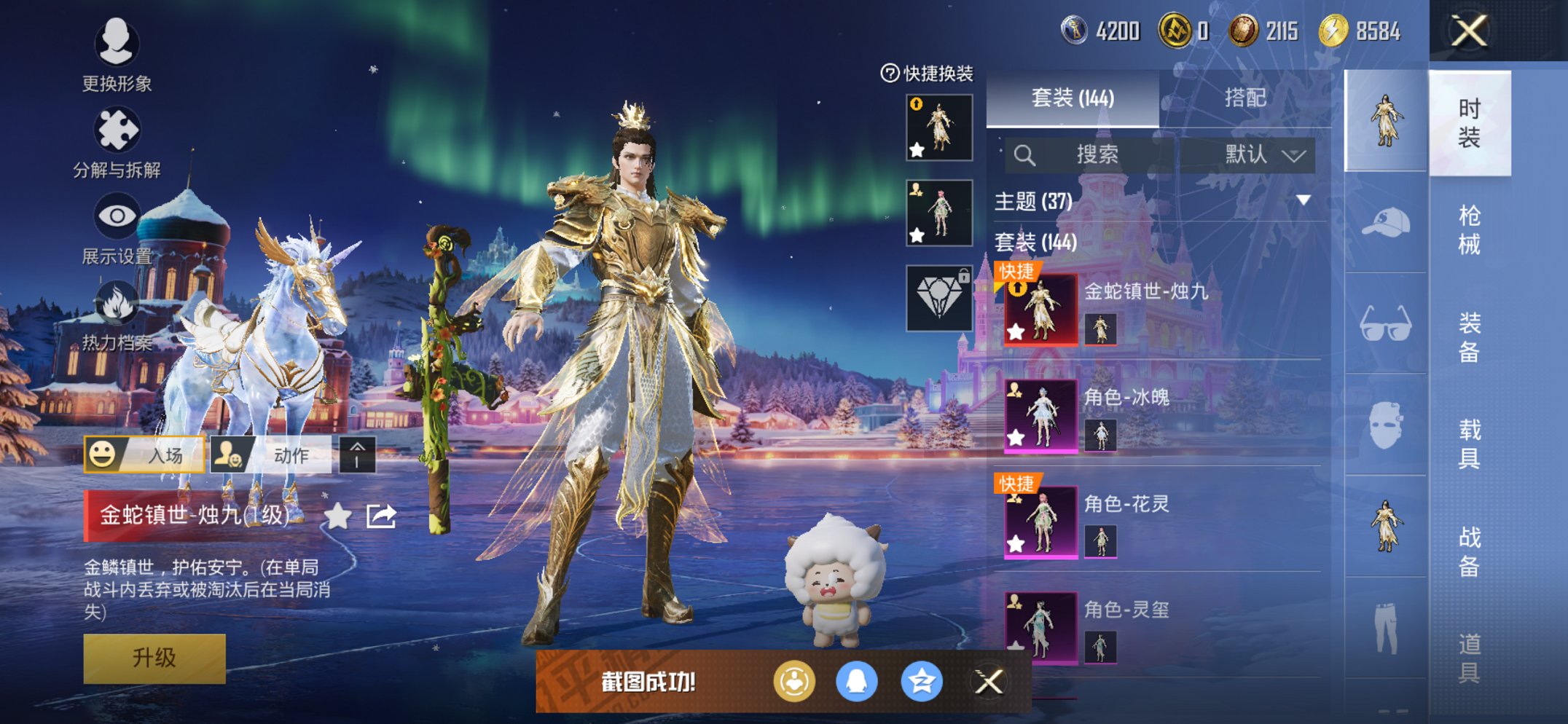Select the cap headwear category icon
This screenshot has width=1568, height=724.
[x=1385, y=223]
